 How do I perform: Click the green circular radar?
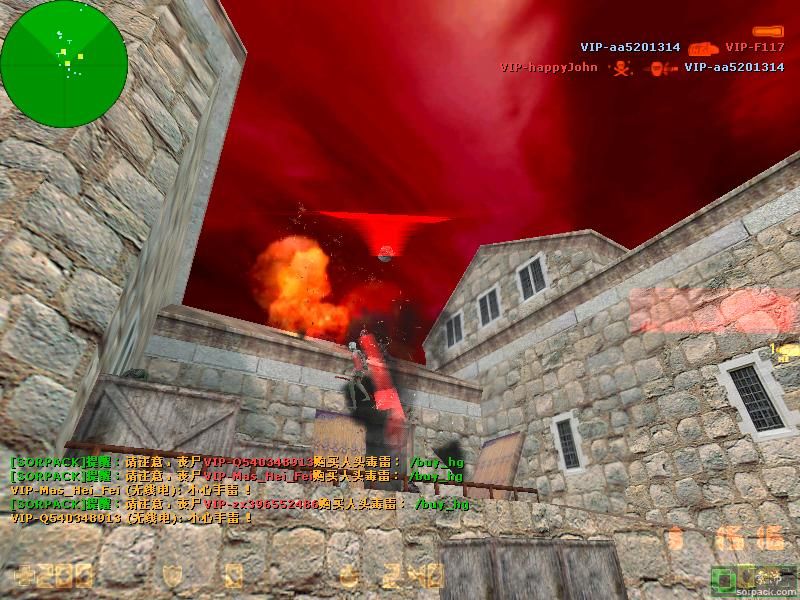tap(64, 64)
